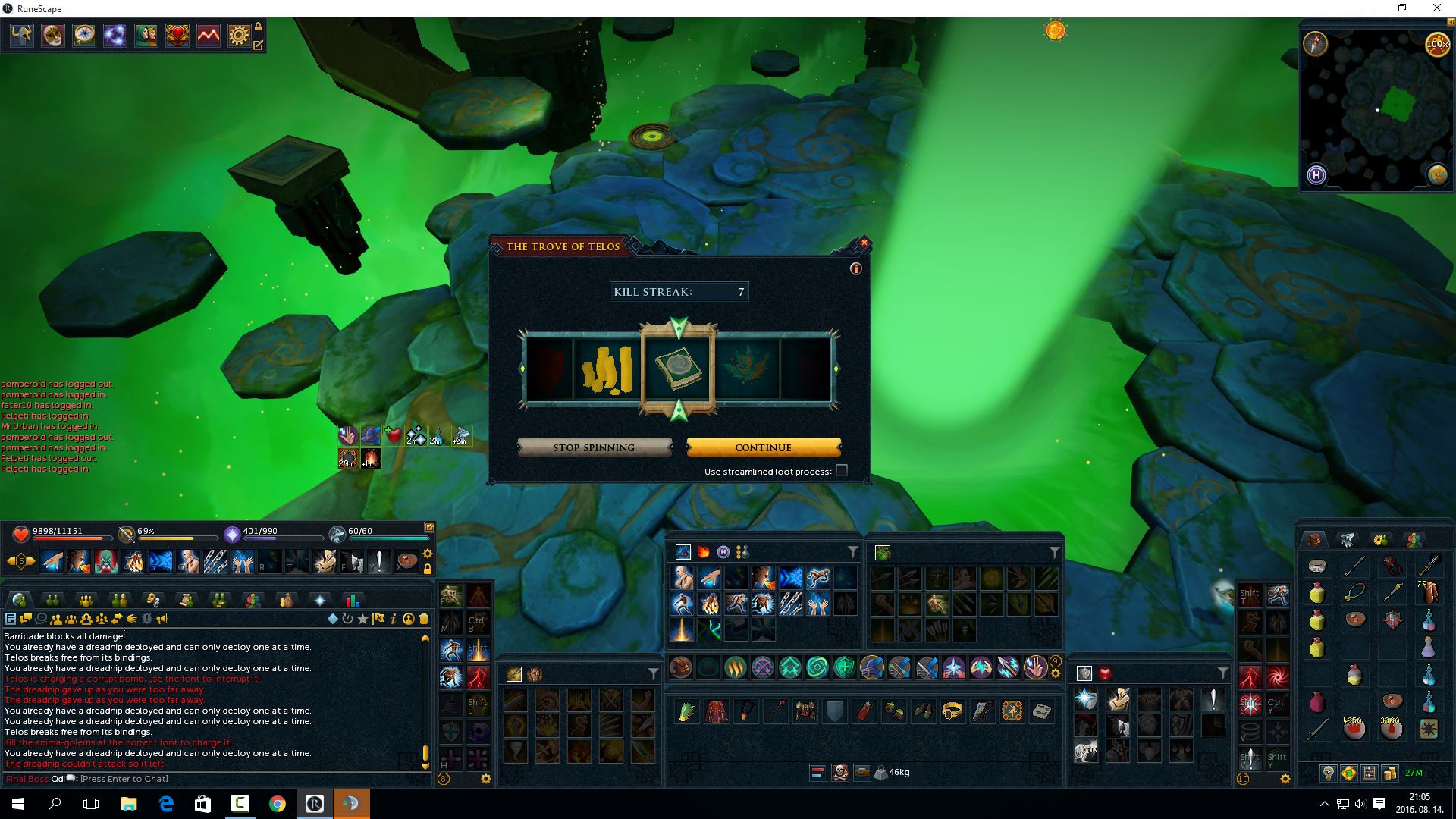Open Chrome from the Windows taskbar
This screenshot has width=1456, height=819.
(x=278, y=804)
